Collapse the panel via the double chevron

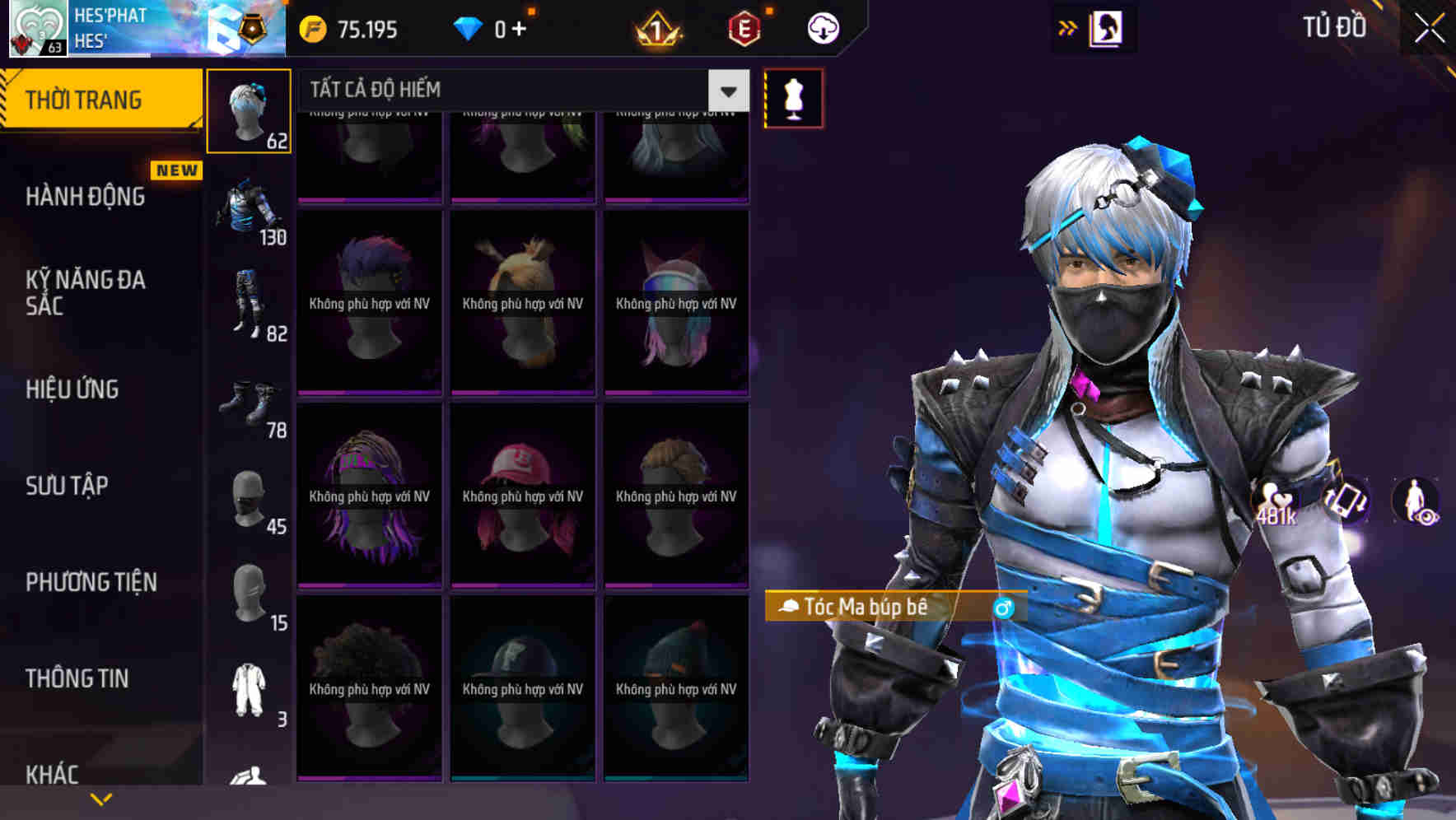pyautogui.click(x=1068, y=26)
